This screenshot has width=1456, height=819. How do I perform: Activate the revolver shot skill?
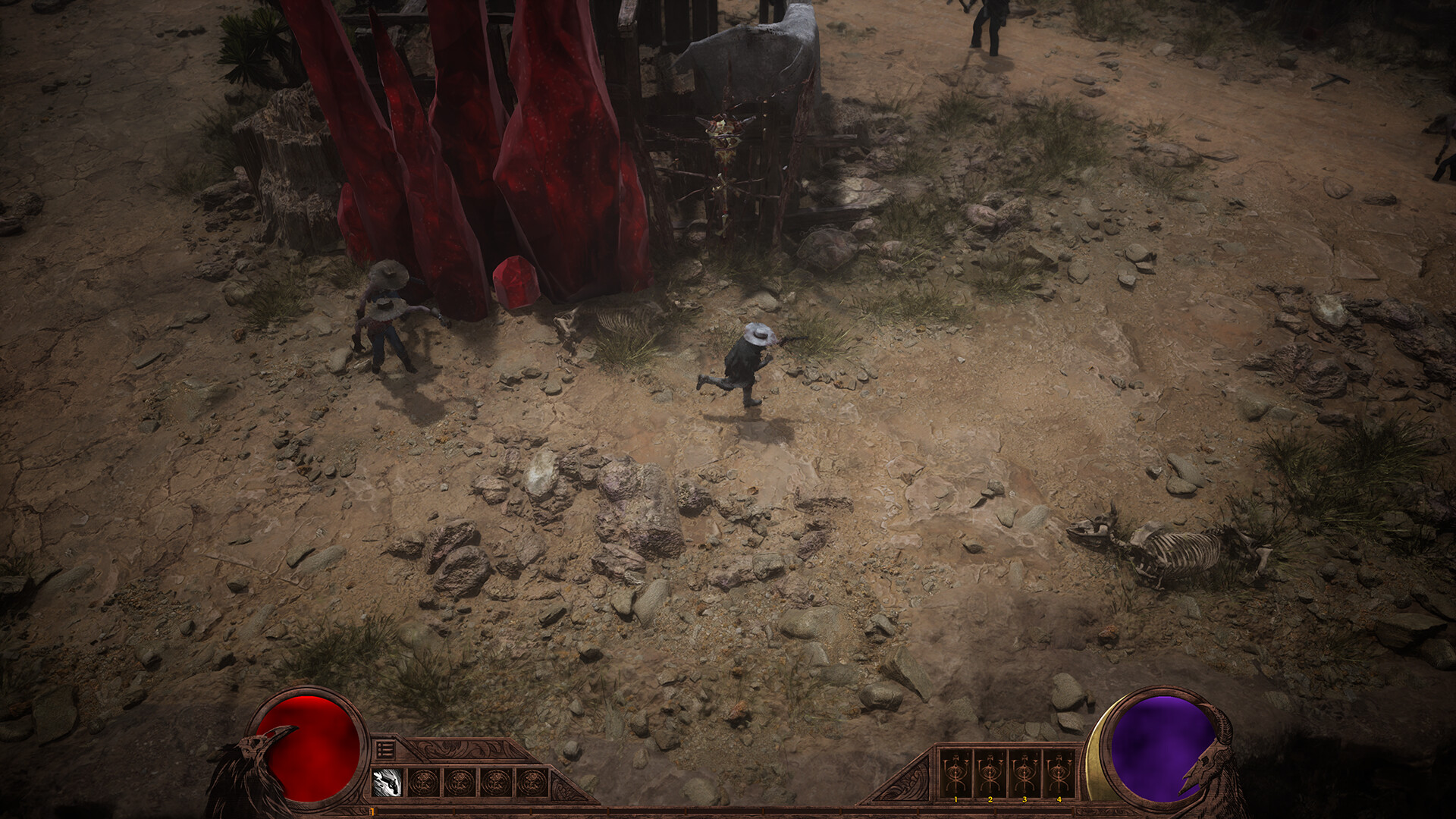[388, 782]
